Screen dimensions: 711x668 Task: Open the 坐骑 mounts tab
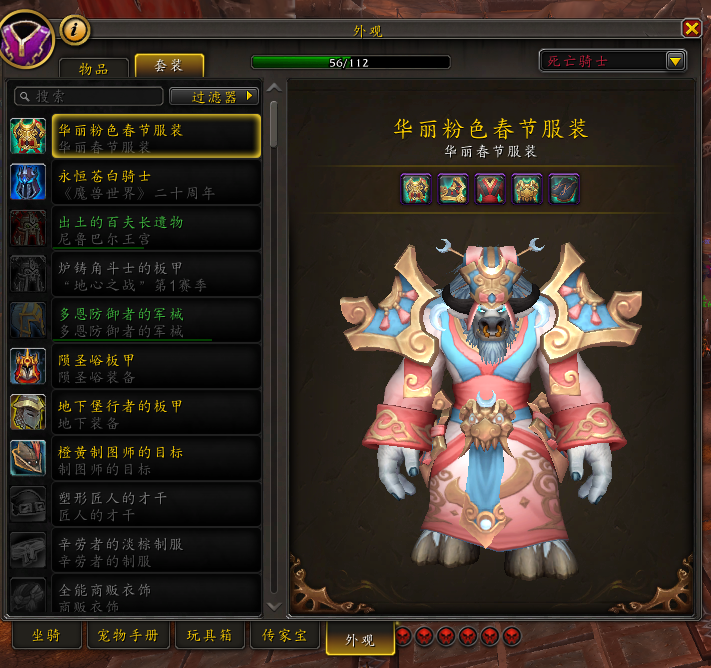click(46, 636)
